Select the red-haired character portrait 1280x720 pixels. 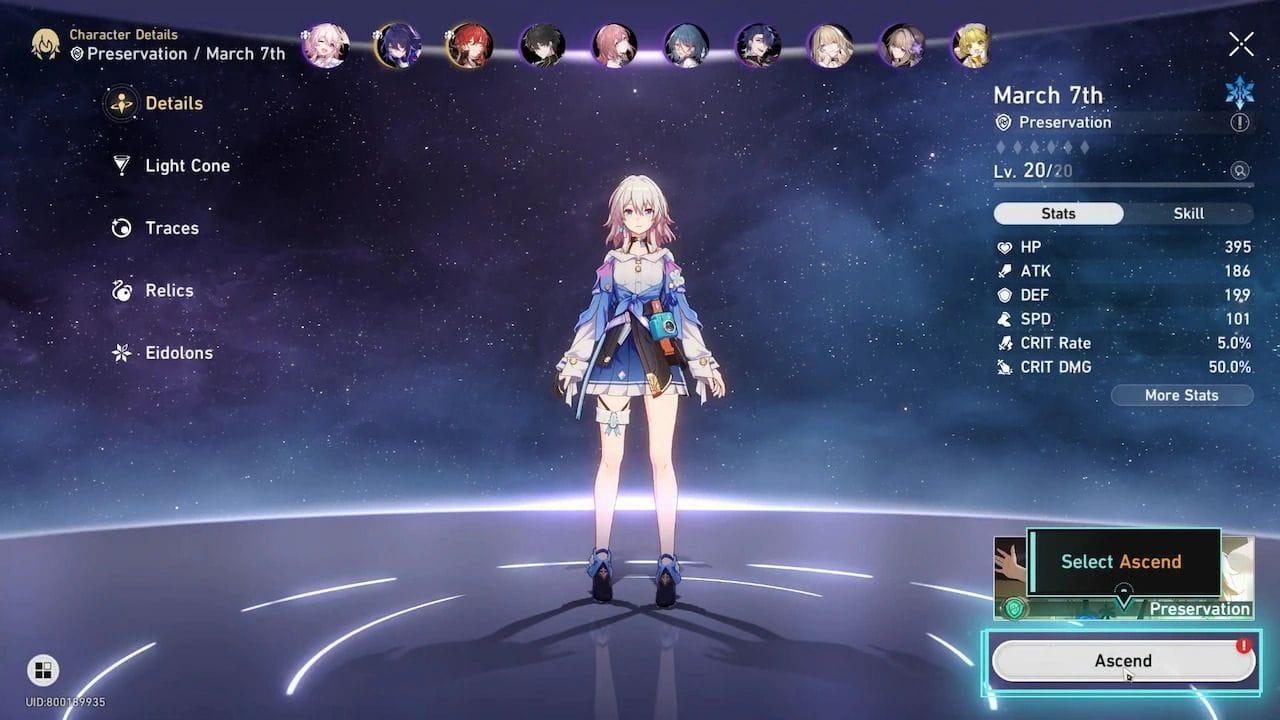tap(470, 44)
